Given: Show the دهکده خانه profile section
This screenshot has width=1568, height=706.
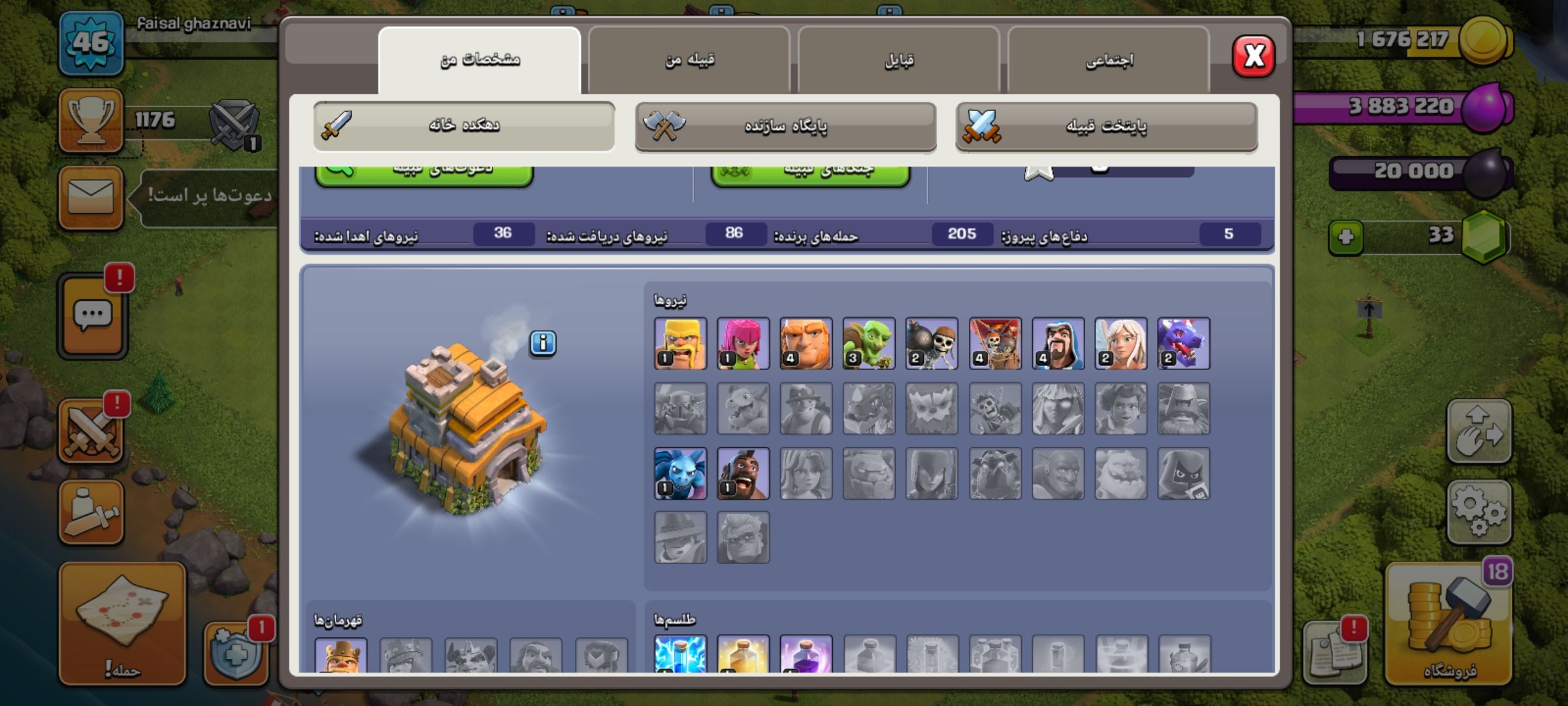Looking at the screenshot, I should 464,126.
